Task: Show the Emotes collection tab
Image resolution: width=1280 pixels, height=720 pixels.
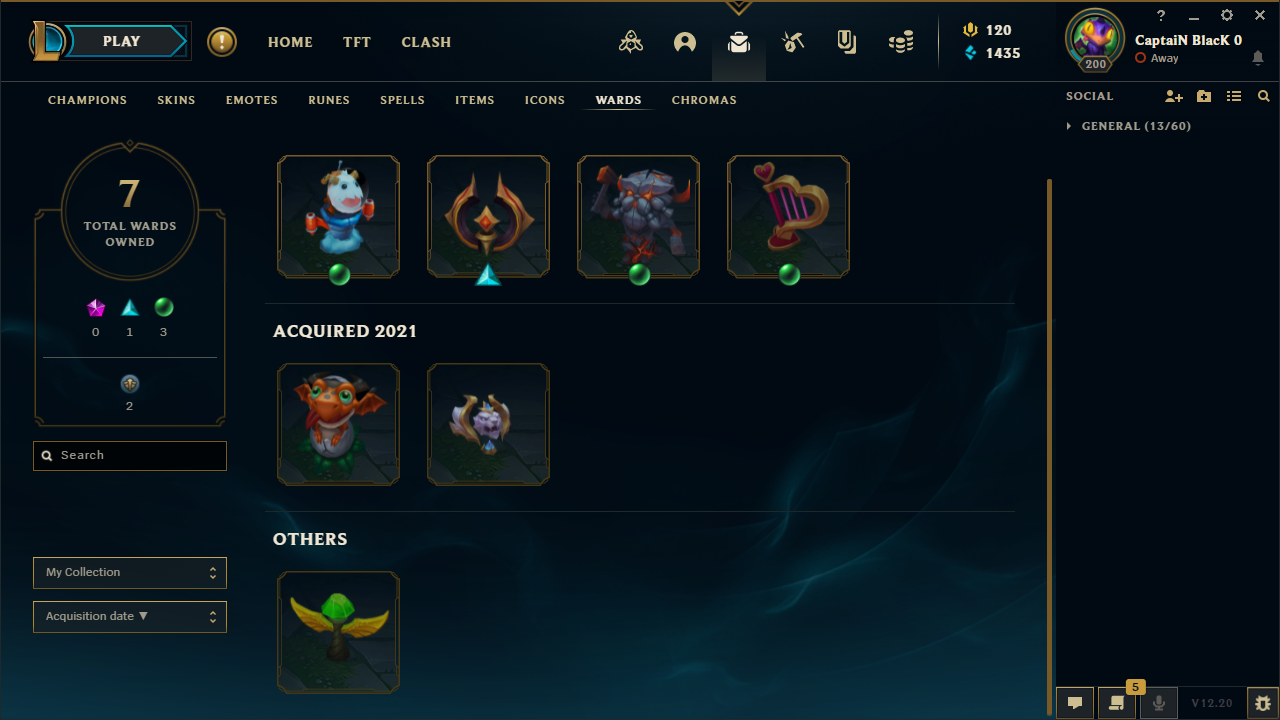Action: pyautogui.click(x=251, y=100)
